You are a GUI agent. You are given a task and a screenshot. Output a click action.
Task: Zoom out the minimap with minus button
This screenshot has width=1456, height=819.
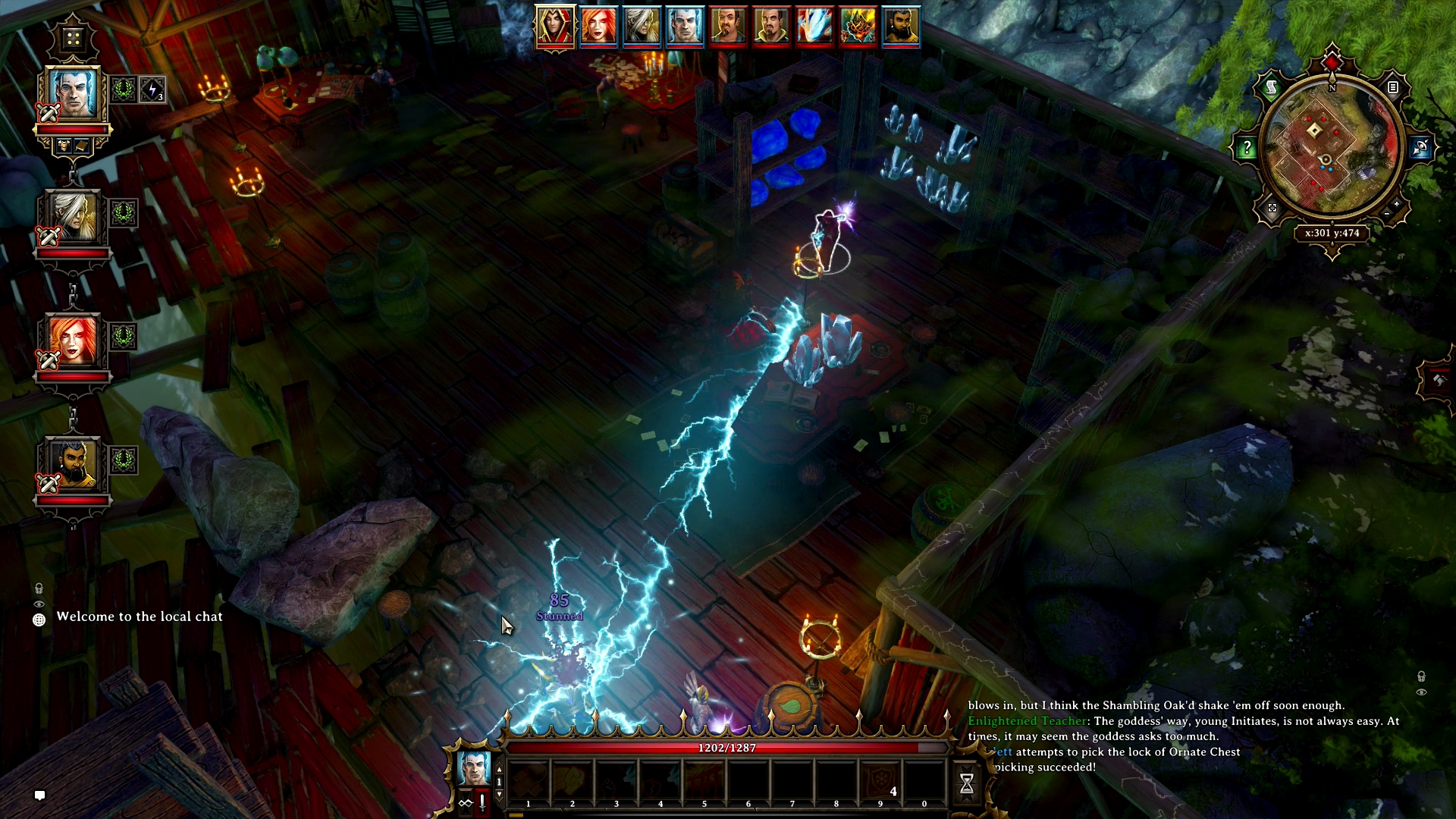1387,215
